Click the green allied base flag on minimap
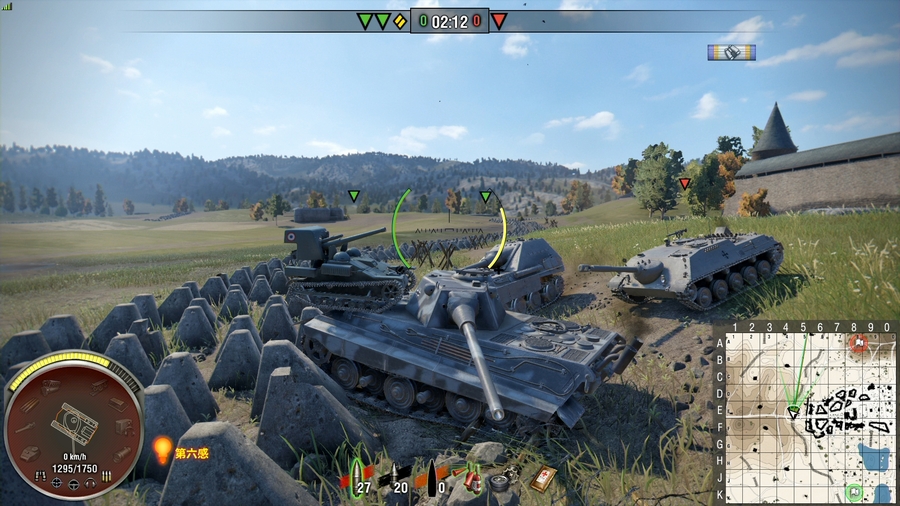The width and height of the screenshot is (900, 506). coord(854,491)
